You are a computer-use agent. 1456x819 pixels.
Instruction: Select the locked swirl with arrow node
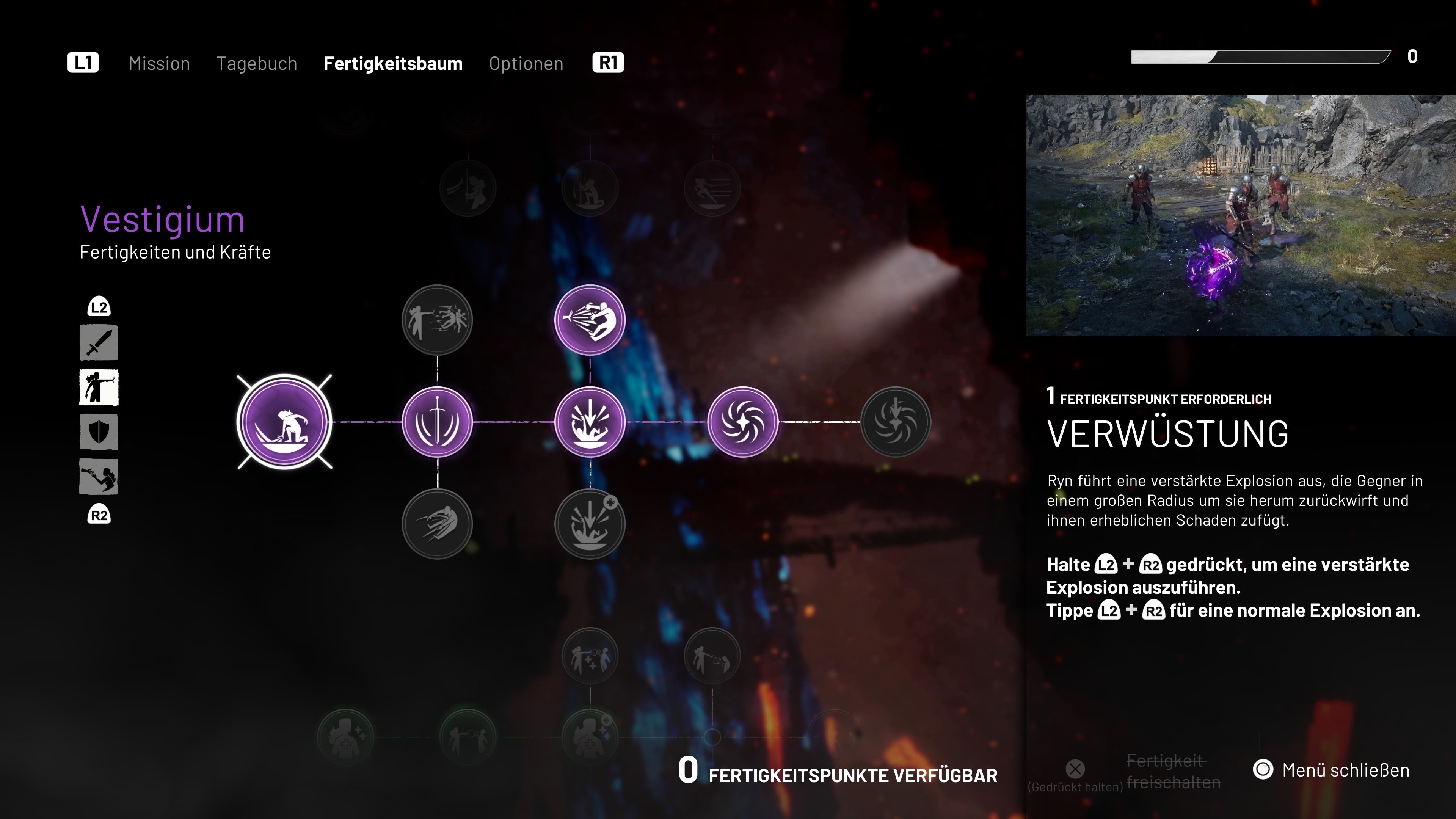[x=895, y=422]
